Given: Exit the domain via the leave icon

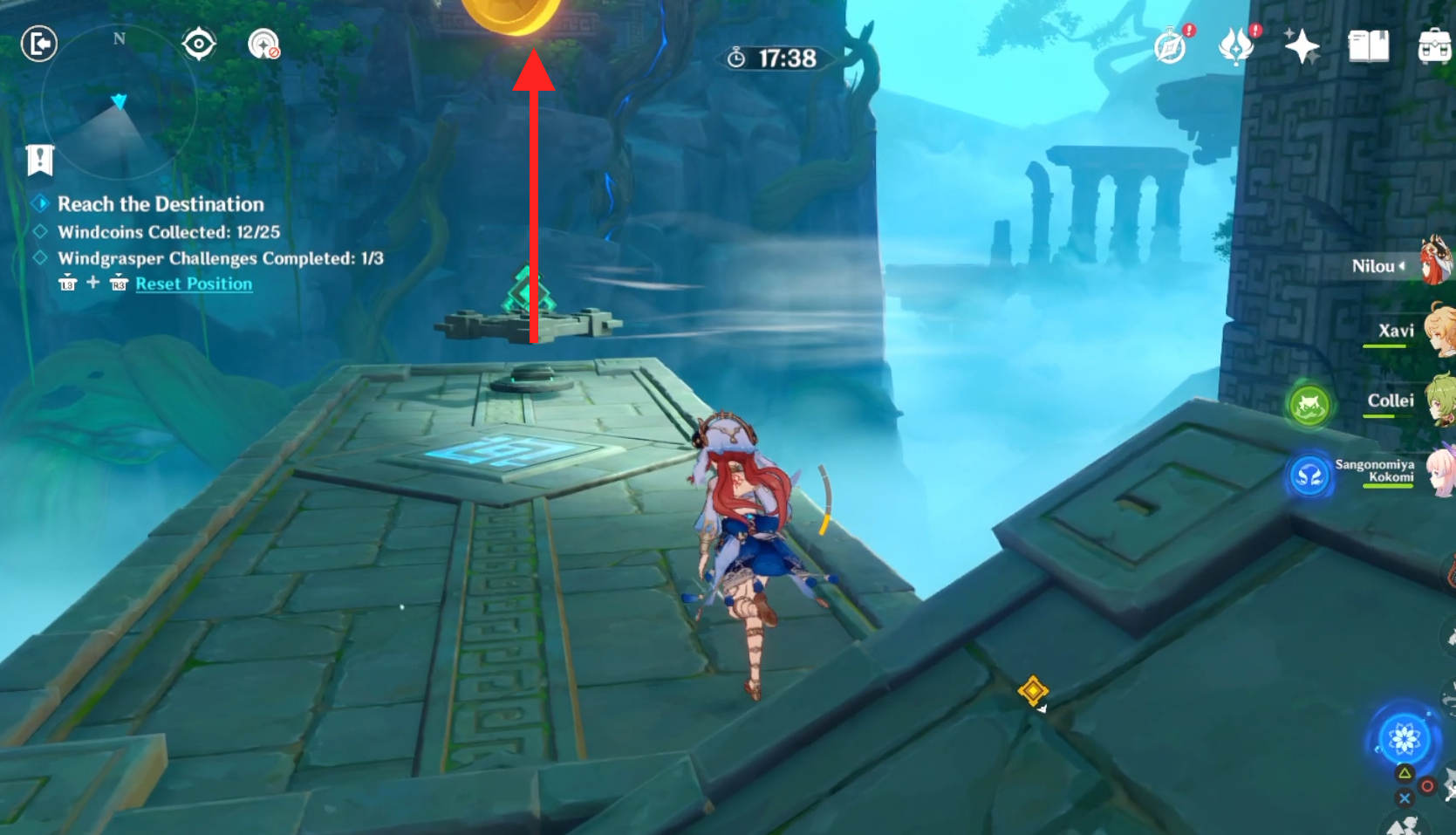Looking at the screenshot, I should 39,44.
